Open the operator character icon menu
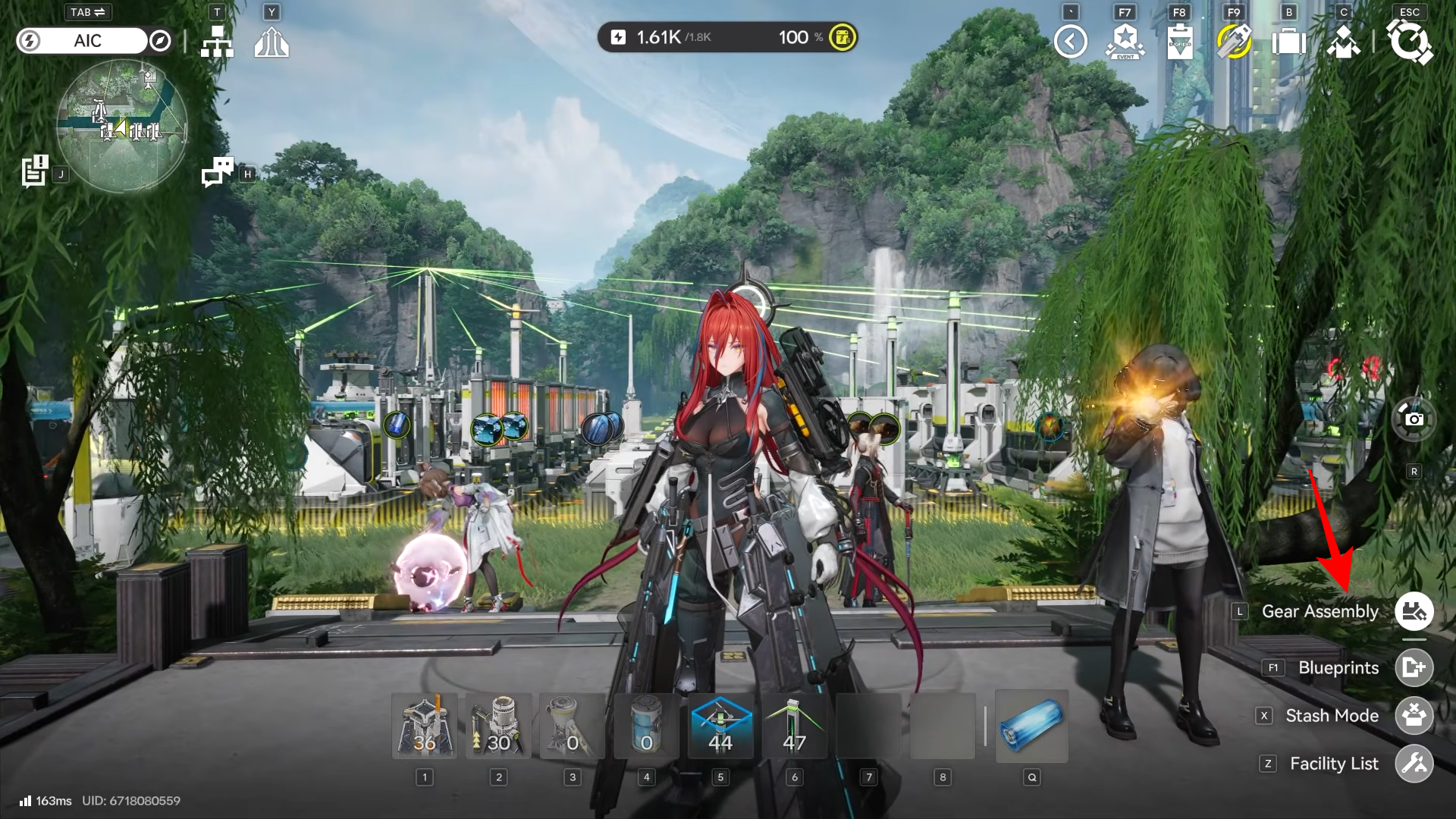 [x=1343, y=42]
